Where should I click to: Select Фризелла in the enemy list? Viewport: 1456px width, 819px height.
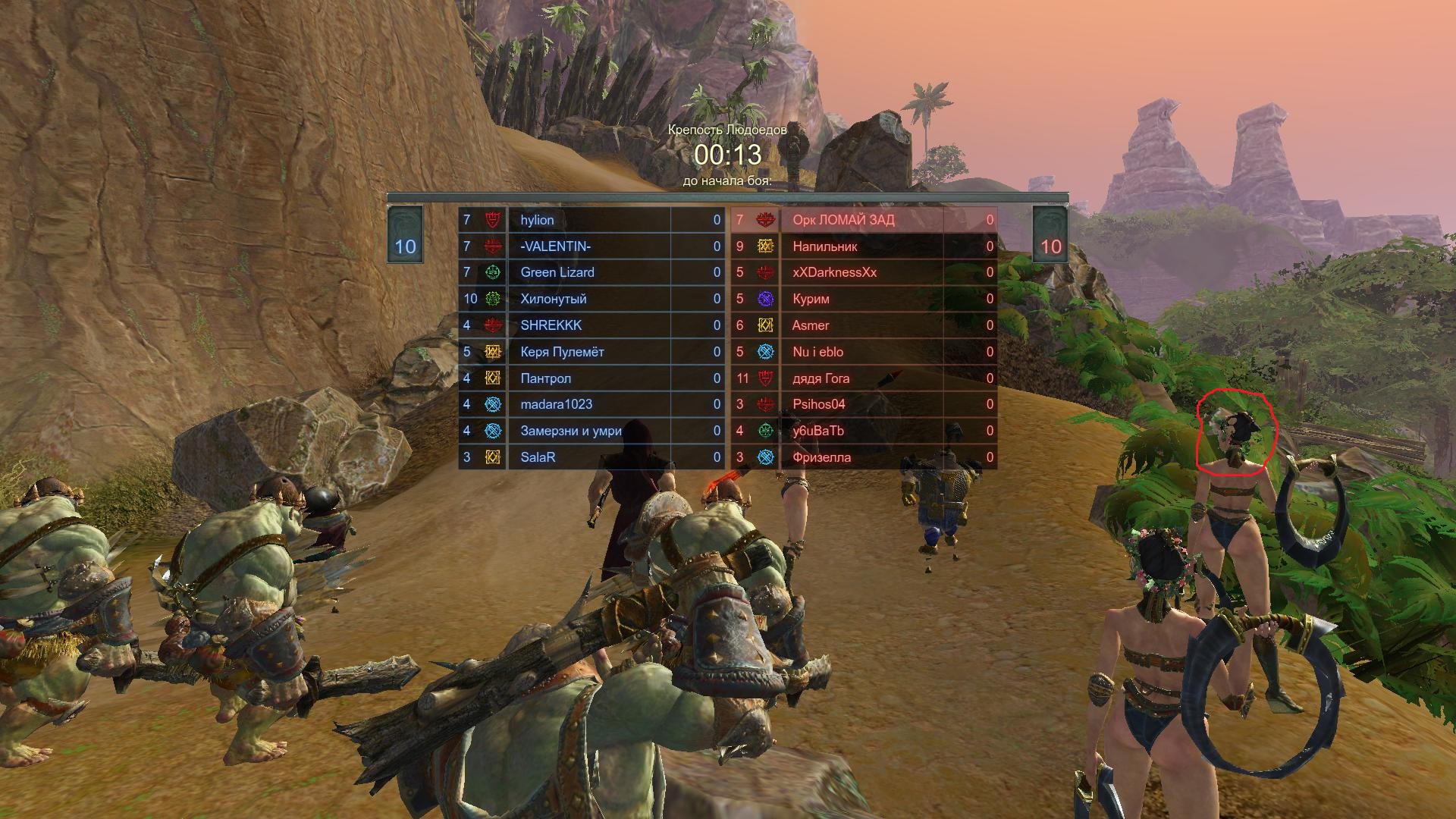coord(821,457)
